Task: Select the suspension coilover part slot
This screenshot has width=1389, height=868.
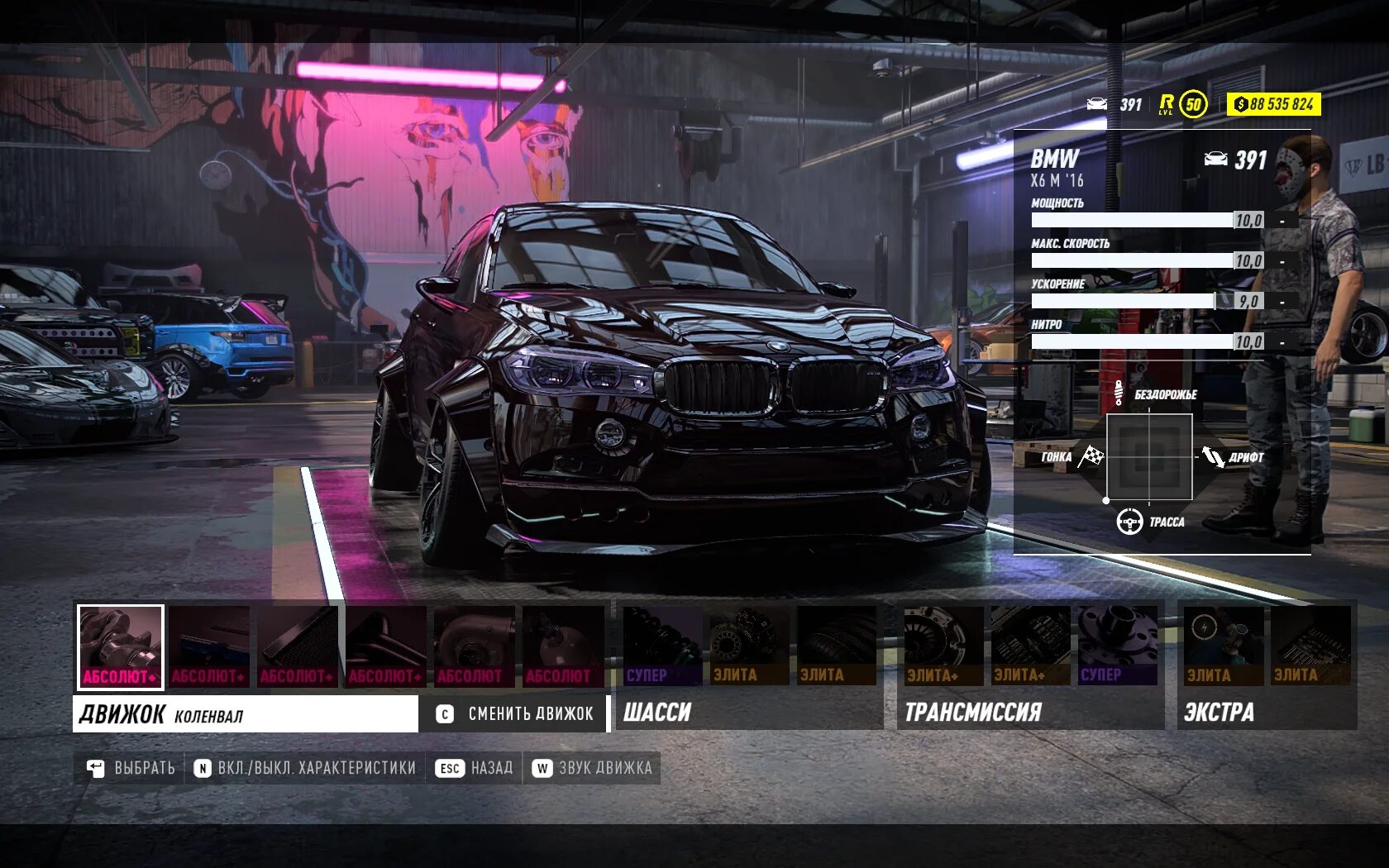Action: click(x=661, y=646)
